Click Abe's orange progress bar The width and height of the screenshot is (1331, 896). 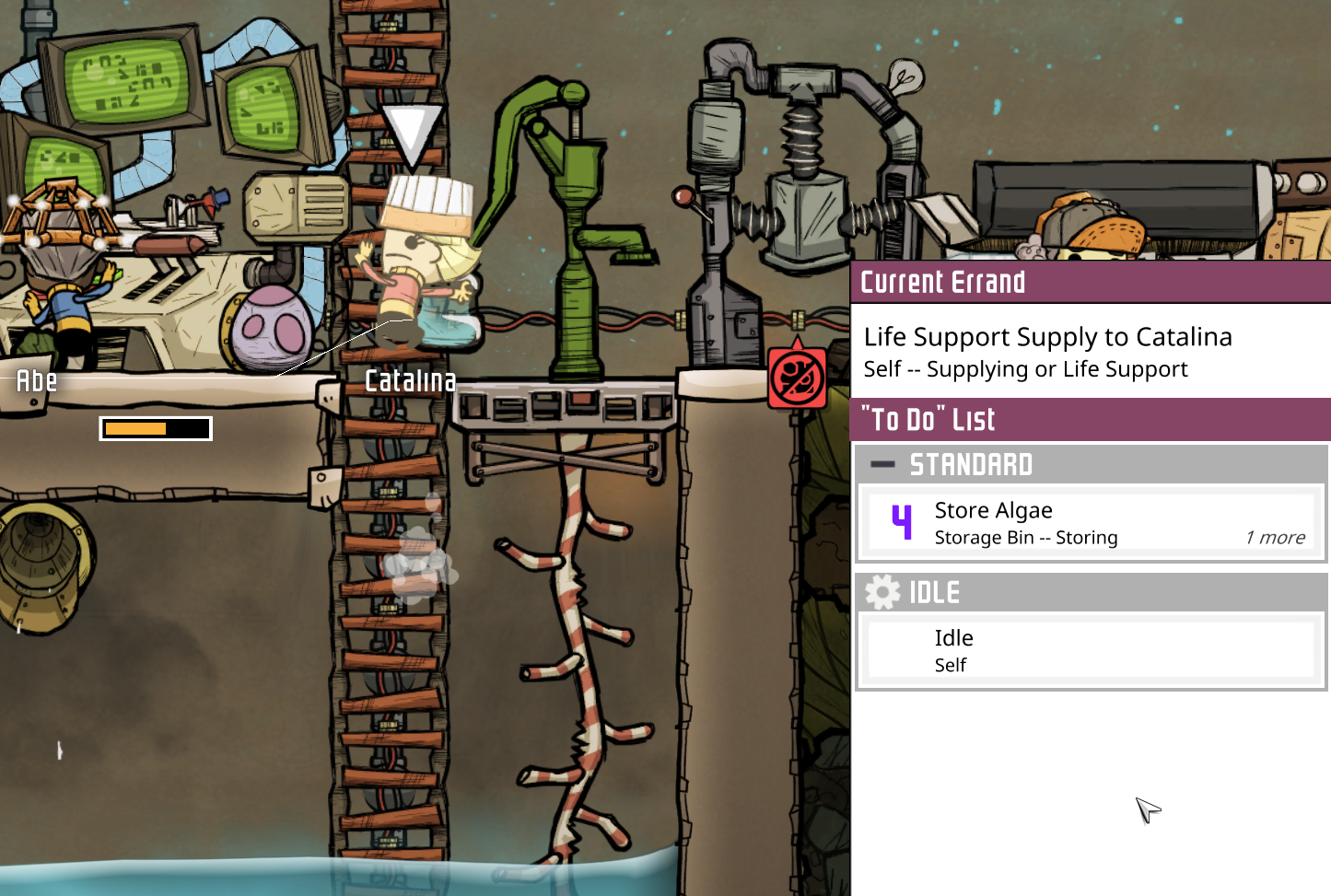155,427
